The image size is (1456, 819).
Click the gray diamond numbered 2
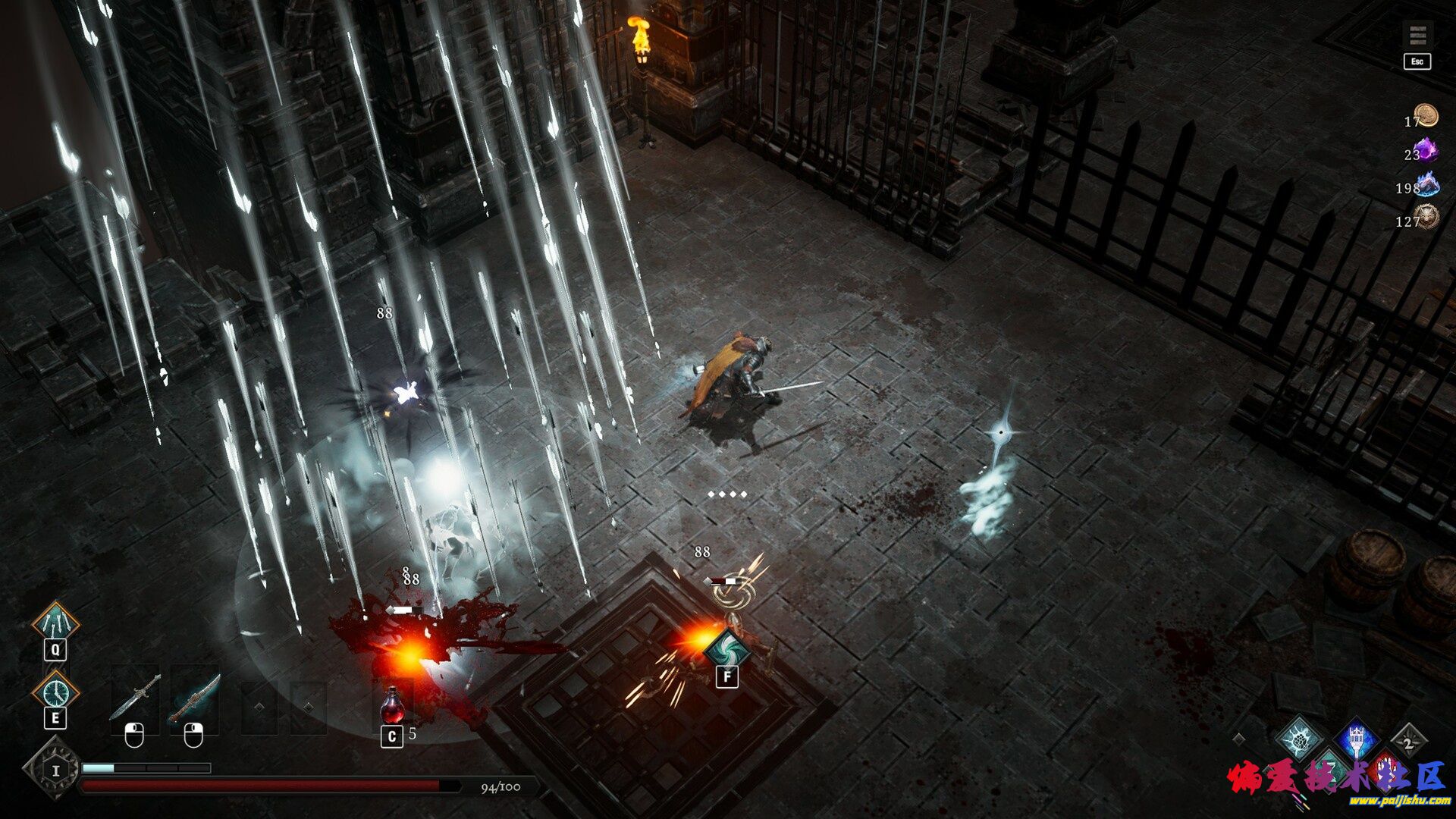click(x=1408, y=742)
